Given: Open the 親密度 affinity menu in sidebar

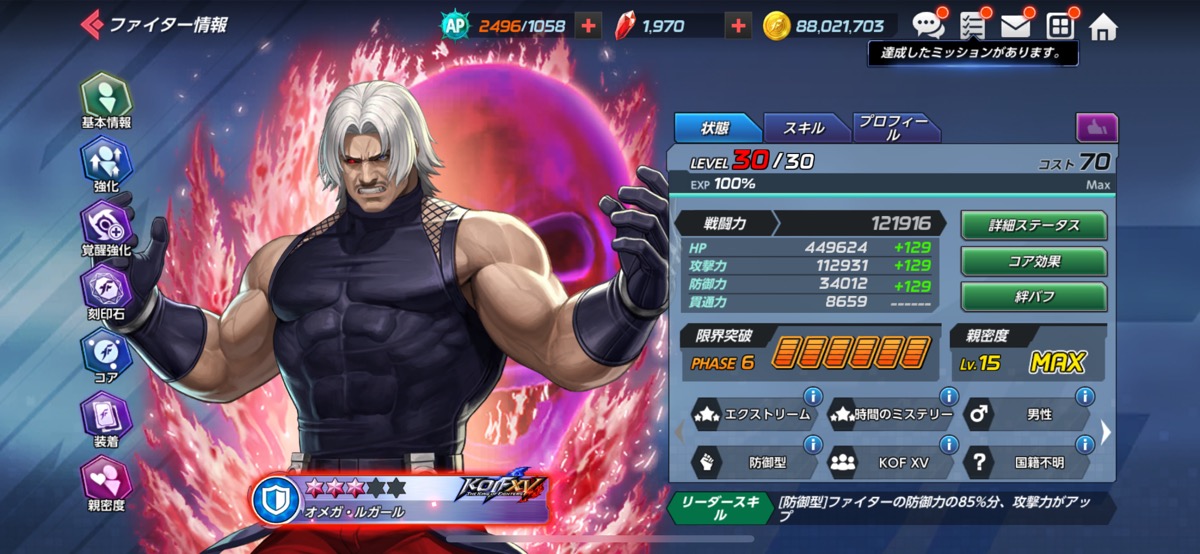Looking at the screenshot, I should click(x=106, y=482).
